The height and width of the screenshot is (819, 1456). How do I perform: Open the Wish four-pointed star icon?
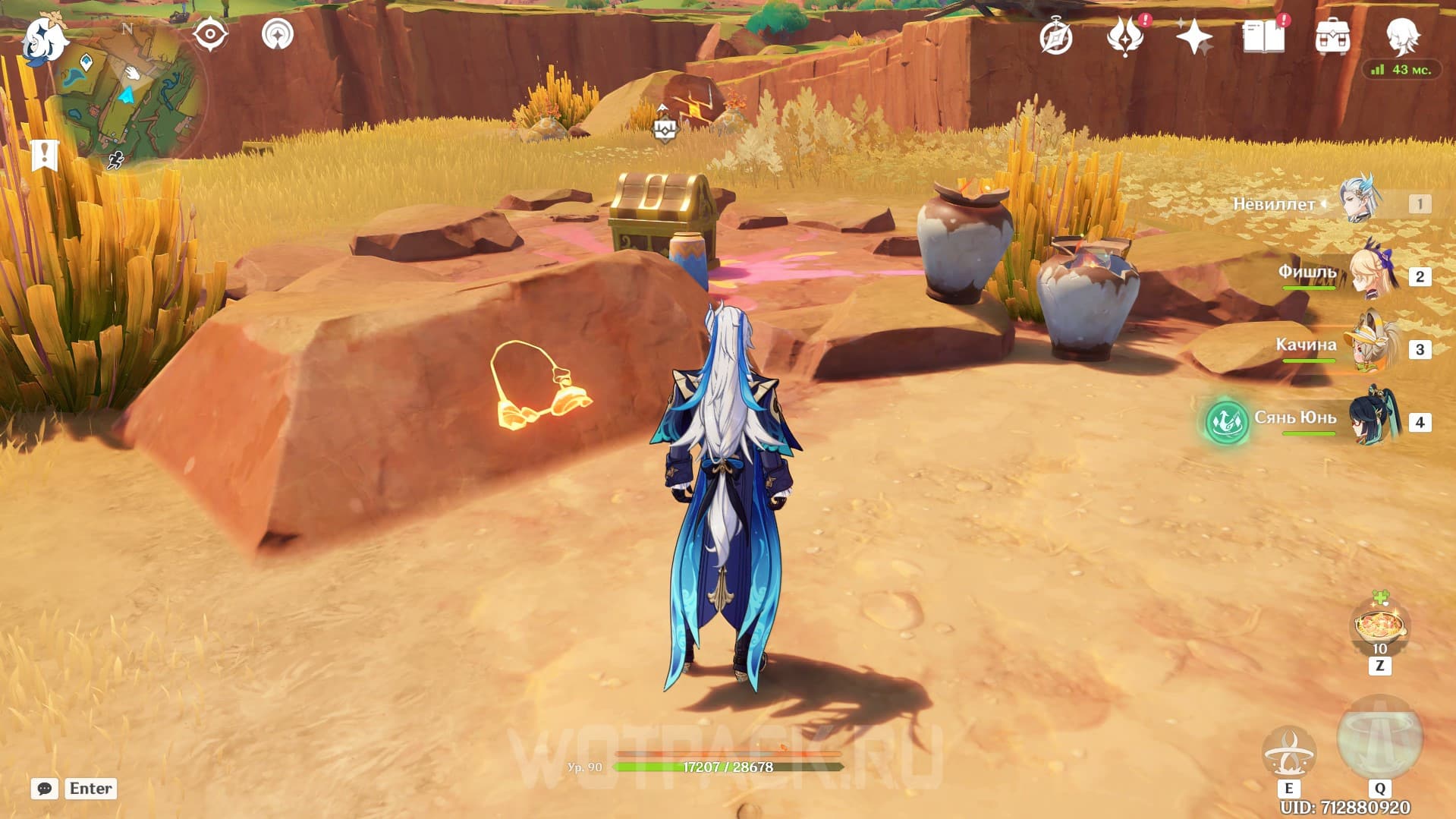[1193, 36]
